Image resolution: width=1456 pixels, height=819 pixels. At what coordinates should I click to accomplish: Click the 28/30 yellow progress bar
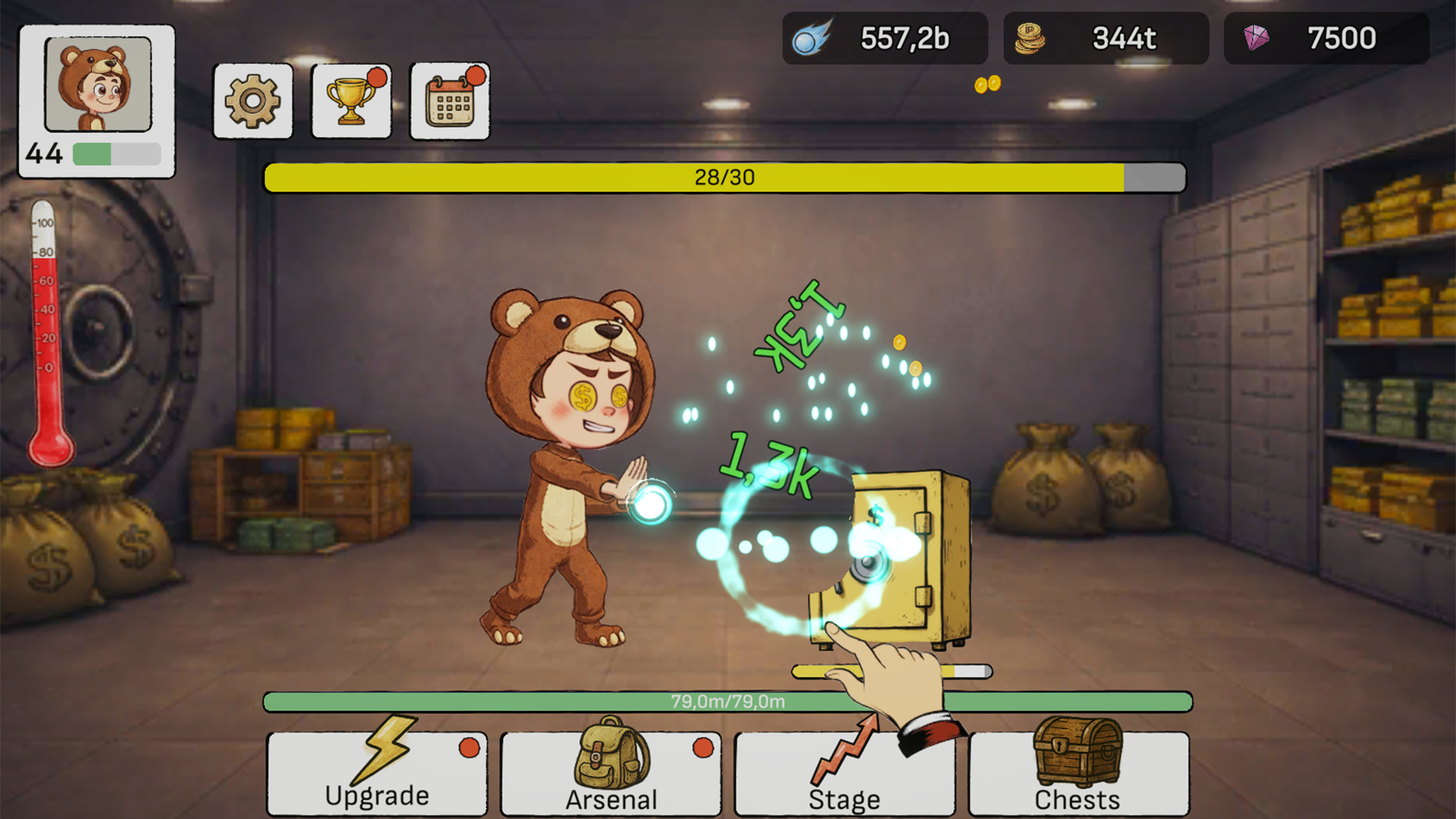pyautogui.click(x=723, y=177)
